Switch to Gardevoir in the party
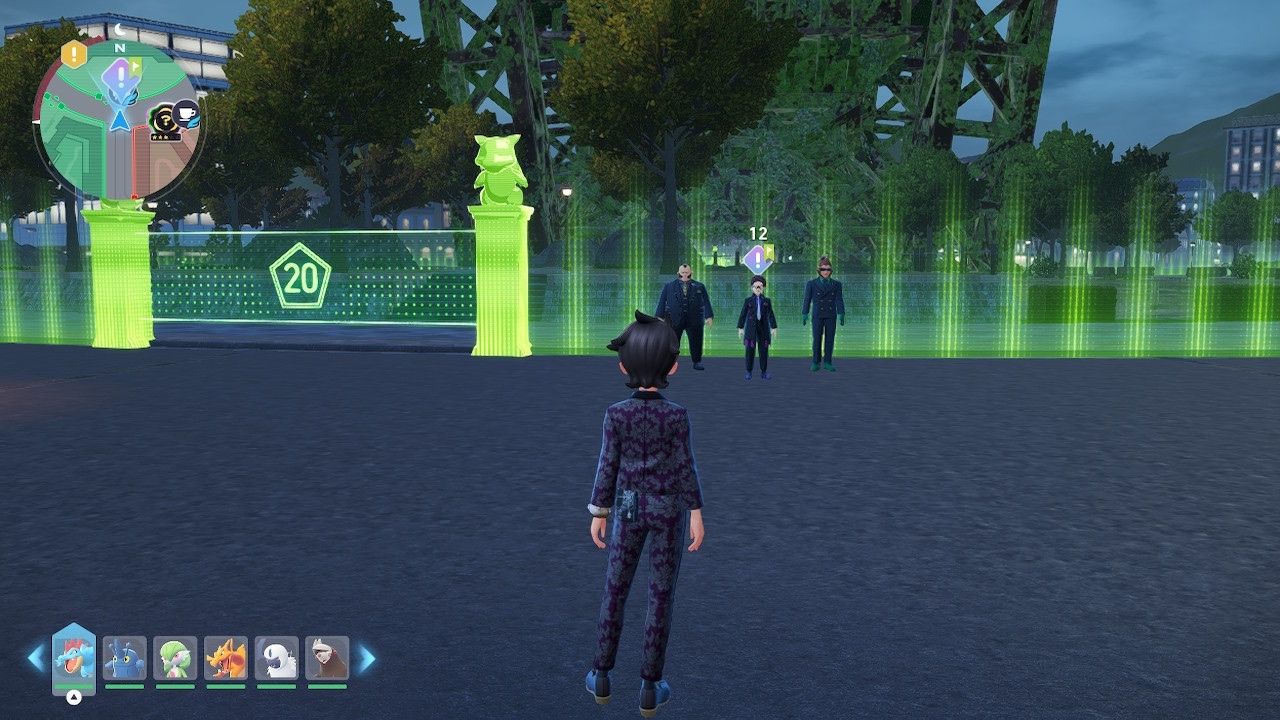This screenshot has width=1280, height=720. (x=175, y=658)
